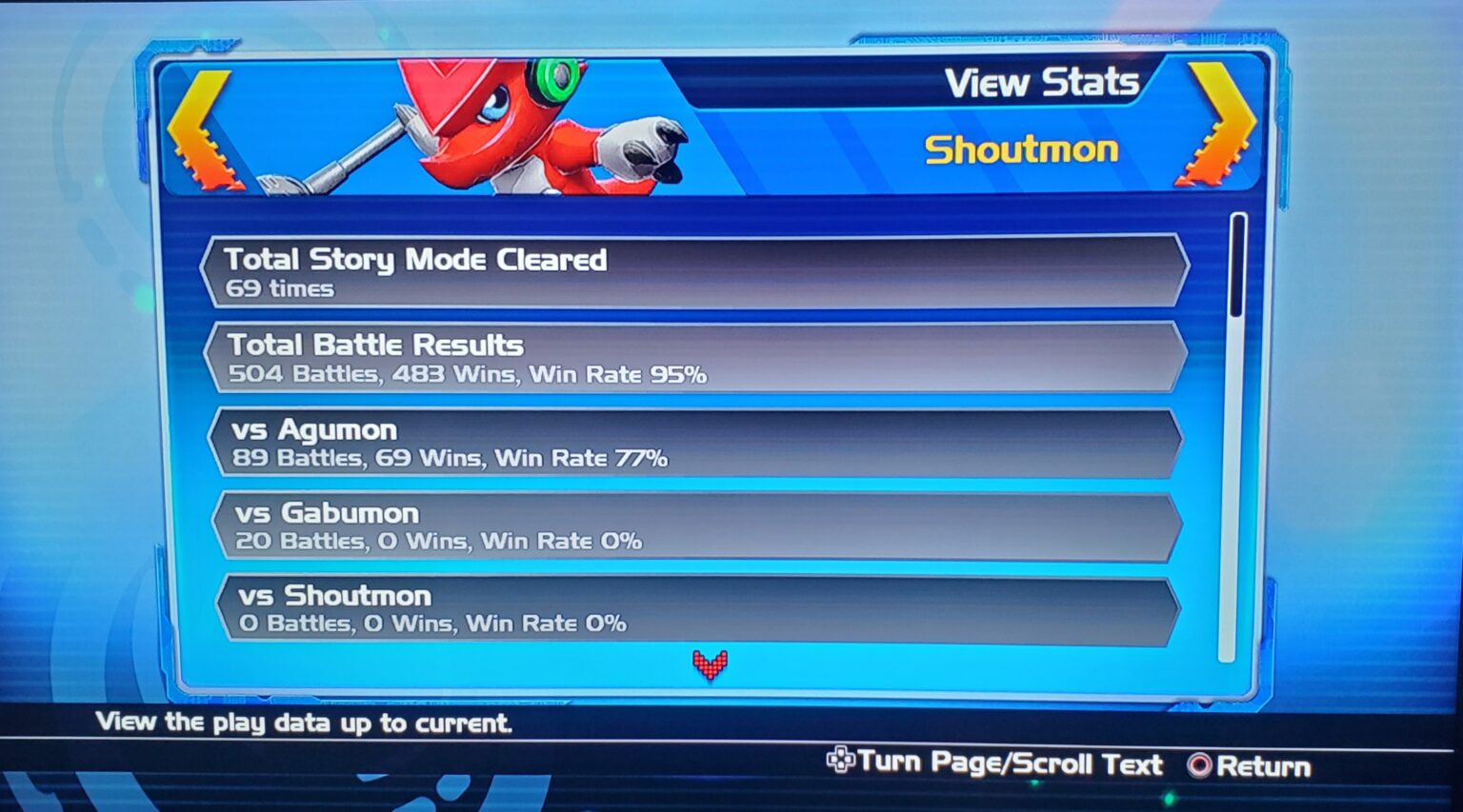Click the D-pad Turn Page icon
Viewport: 1463px width, 812px height.
pyautogui.click(x=841, y=762)
